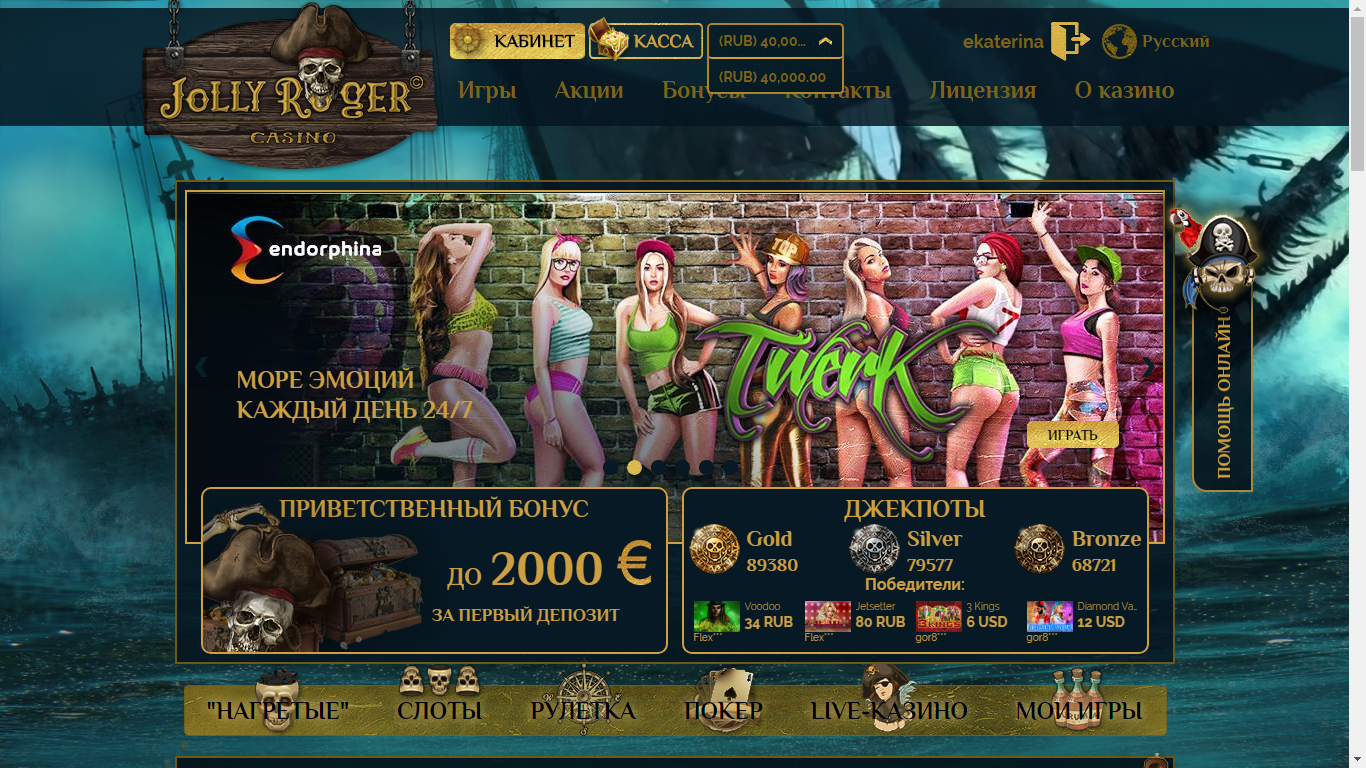Open the Лицензия menu item
1366x768 pixels.
(x=983, y=90)
